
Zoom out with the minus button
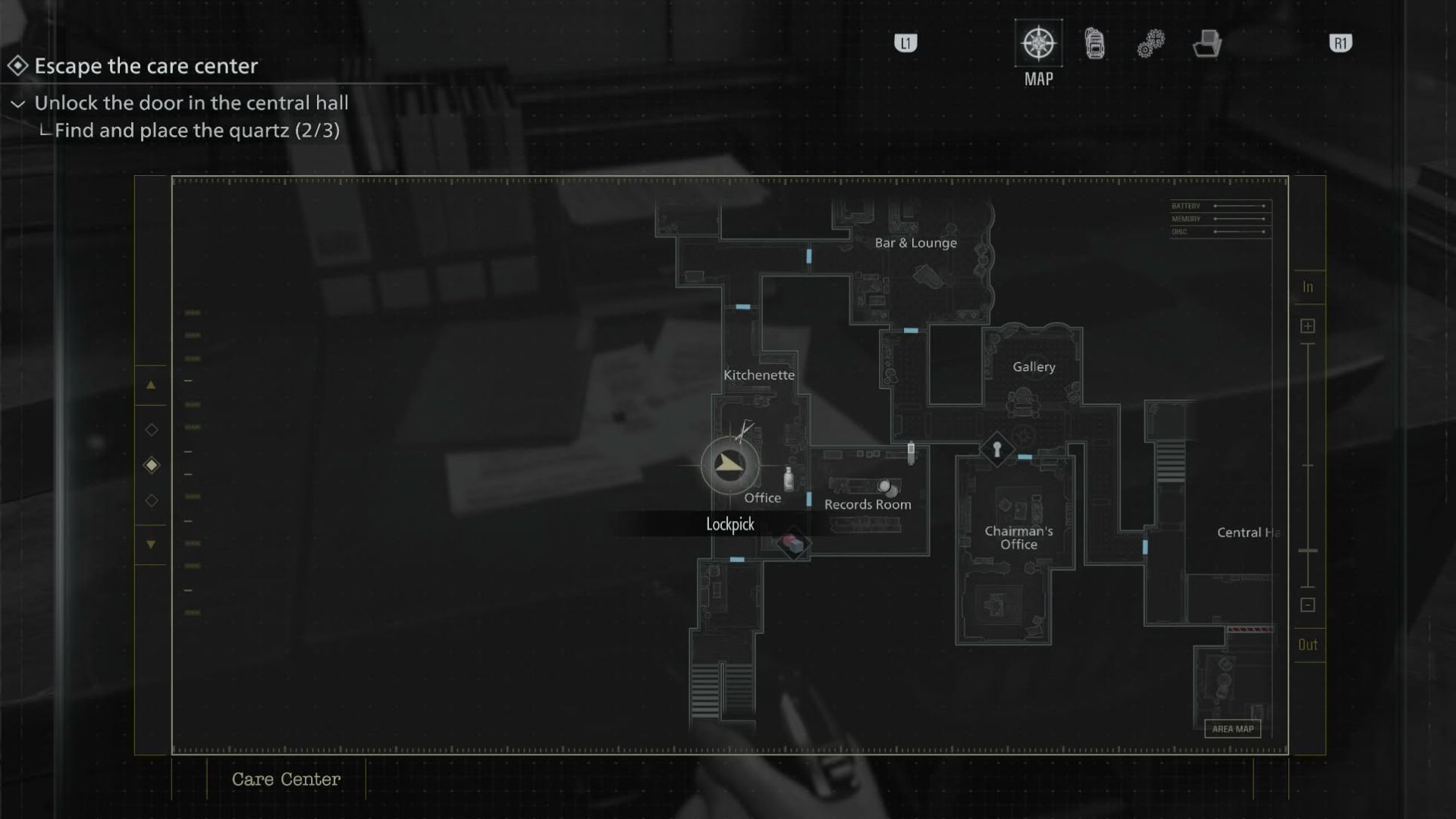click(x=1307, y=605)
